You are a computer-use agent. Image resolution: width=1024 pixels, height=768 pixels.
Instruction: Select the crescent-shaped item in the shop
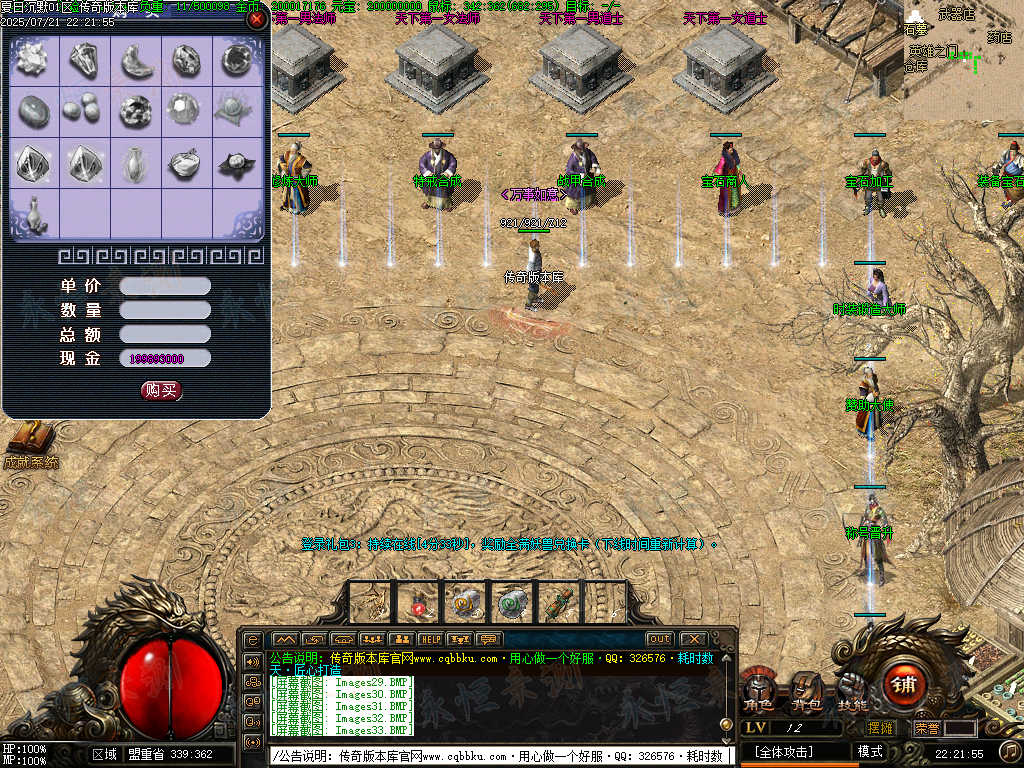[x=136, y=62]
